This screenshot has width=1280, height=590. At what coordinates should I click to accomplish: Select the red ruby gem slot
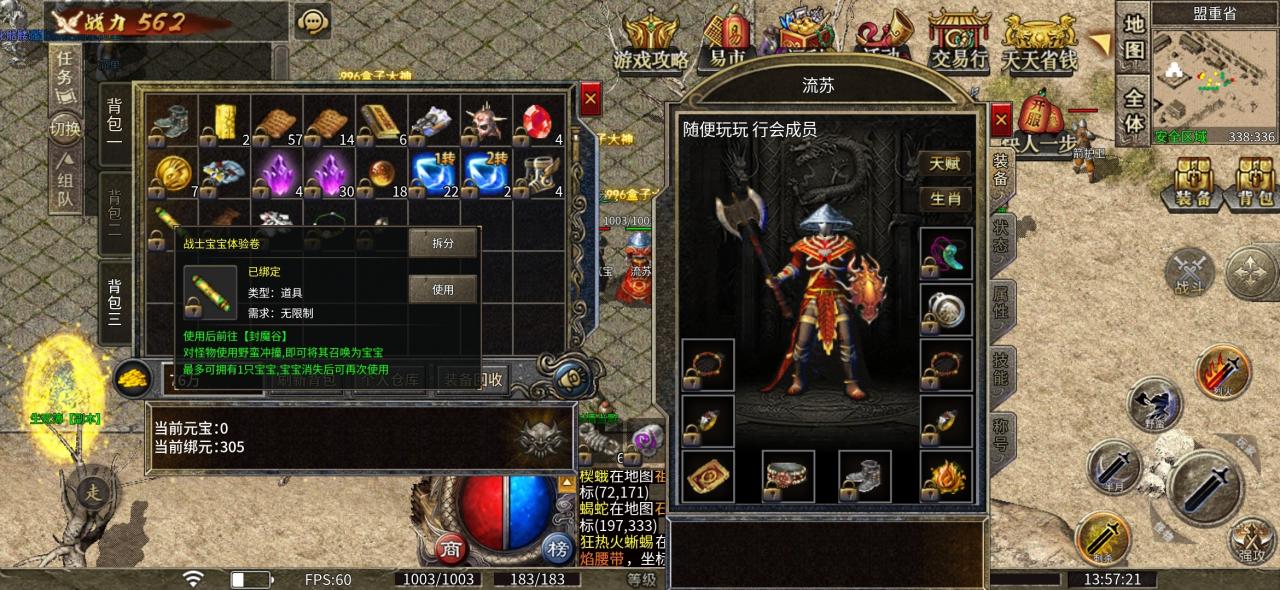[538, 121]
